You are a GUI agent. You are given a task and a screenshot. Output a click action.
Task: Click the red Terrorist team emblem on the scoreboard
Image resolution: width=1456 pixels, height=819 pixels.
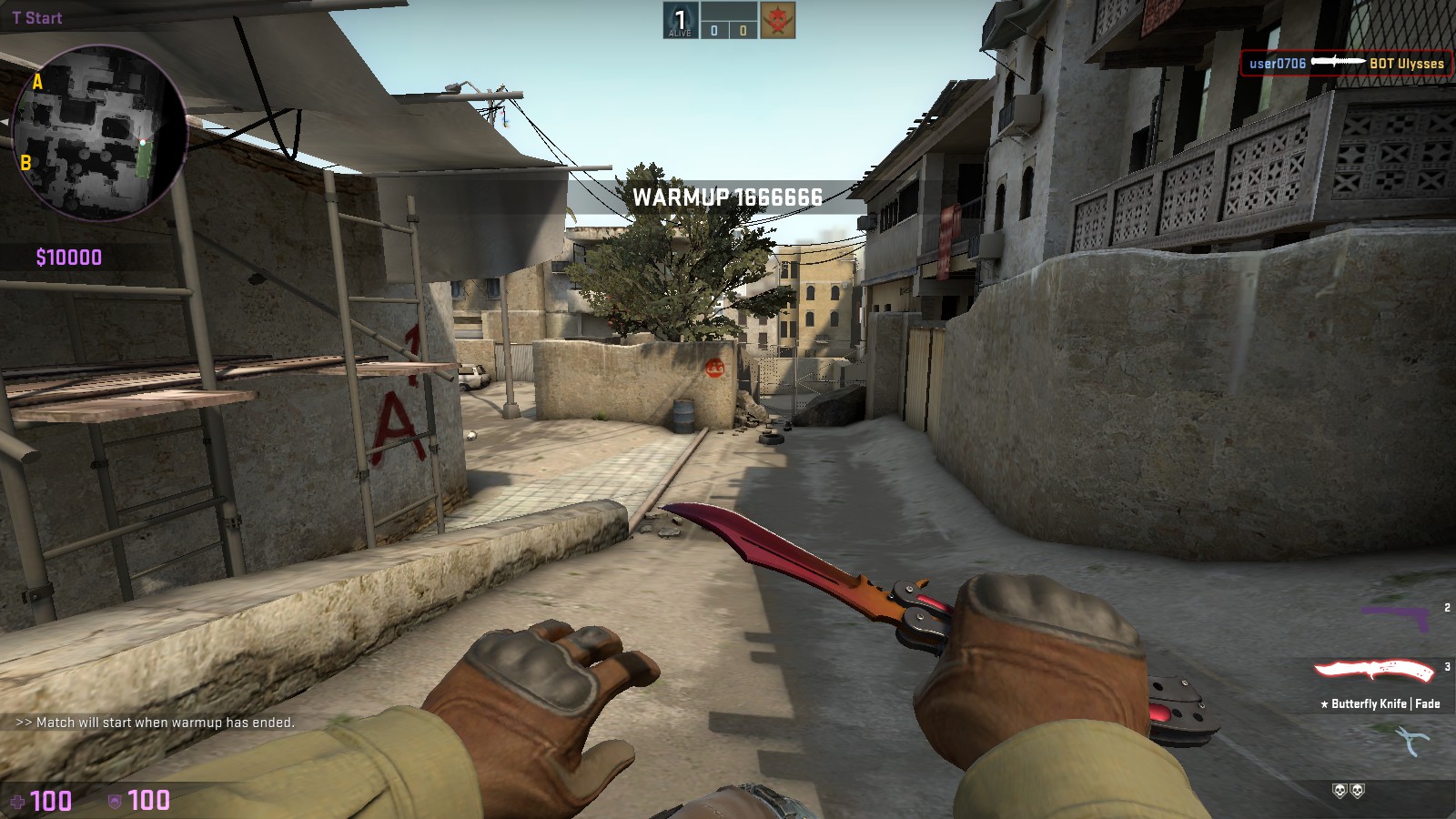(x=778, y=20)
